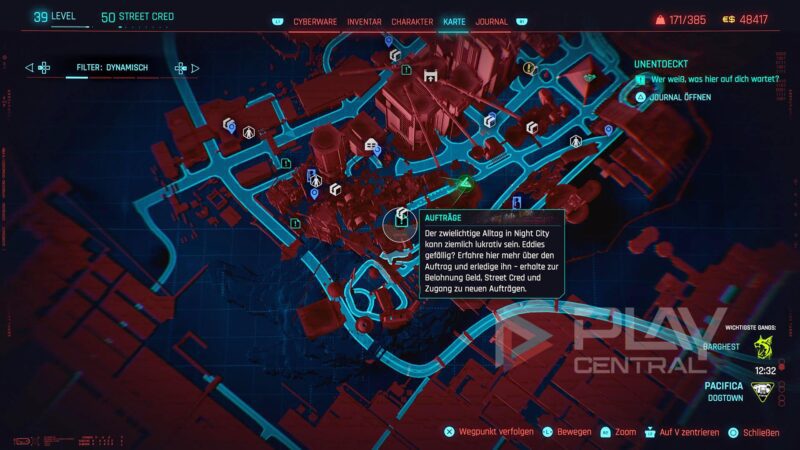Open the Journal tab

[491, 21]
